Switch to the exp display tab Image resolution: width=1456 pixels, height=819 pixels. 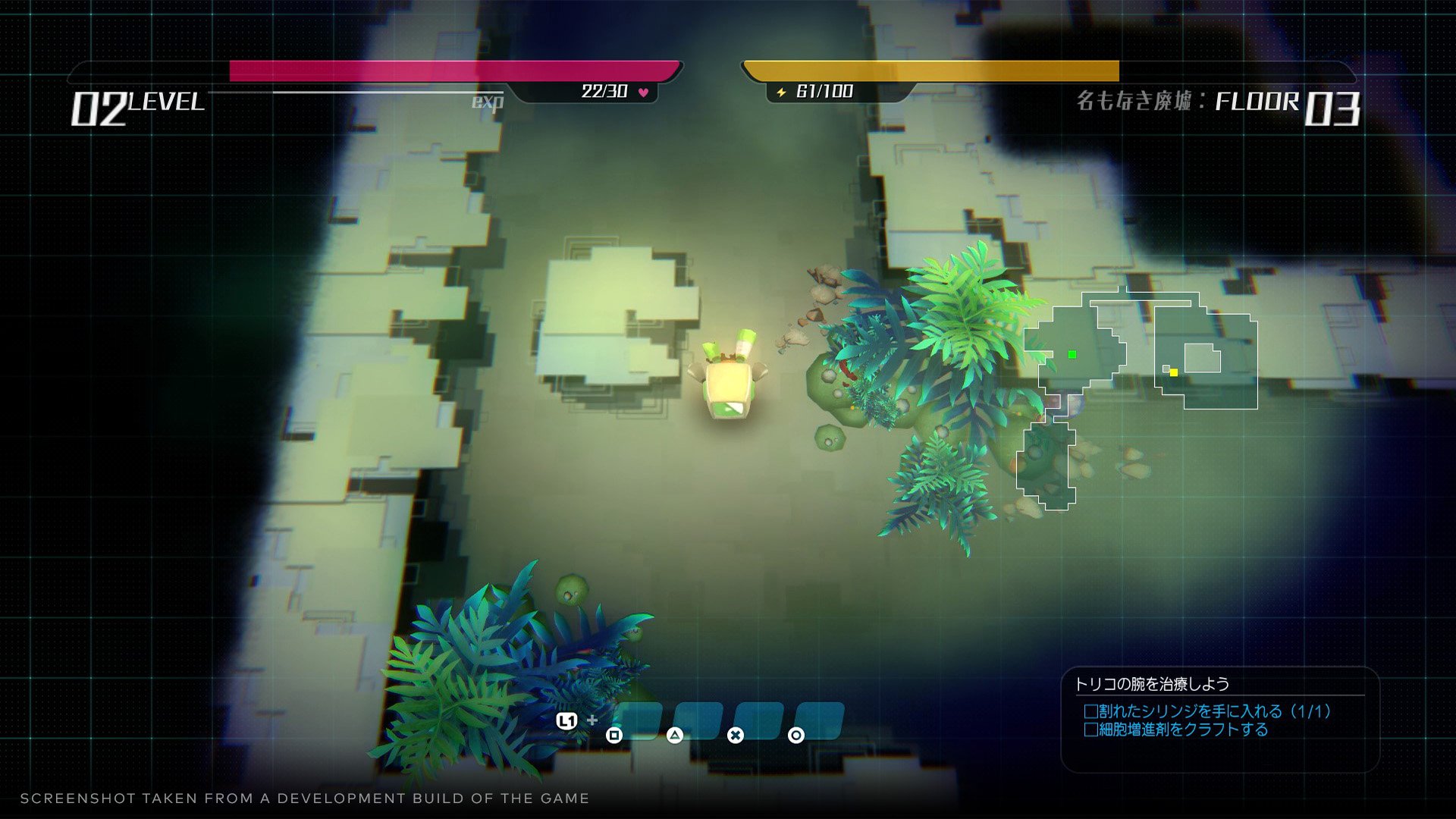click(486, 101)
